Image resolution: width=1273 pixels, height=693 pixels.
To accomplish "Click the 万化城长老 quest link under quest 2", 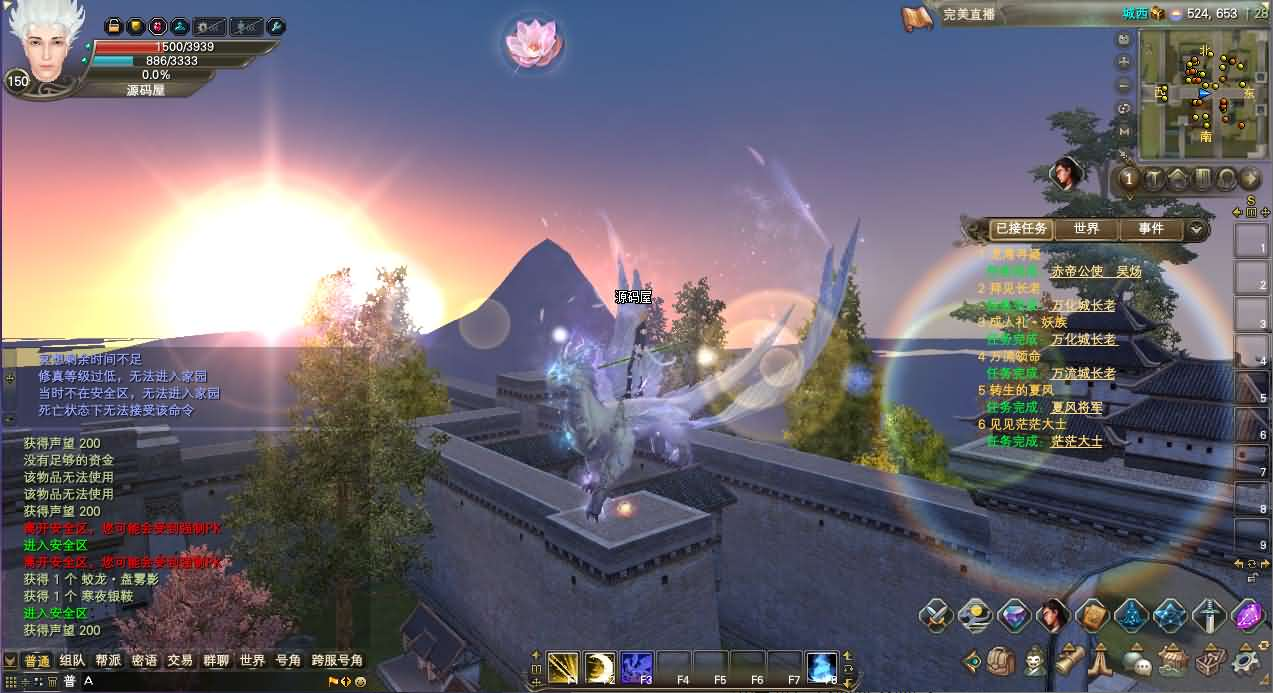I will (1083, 305).
